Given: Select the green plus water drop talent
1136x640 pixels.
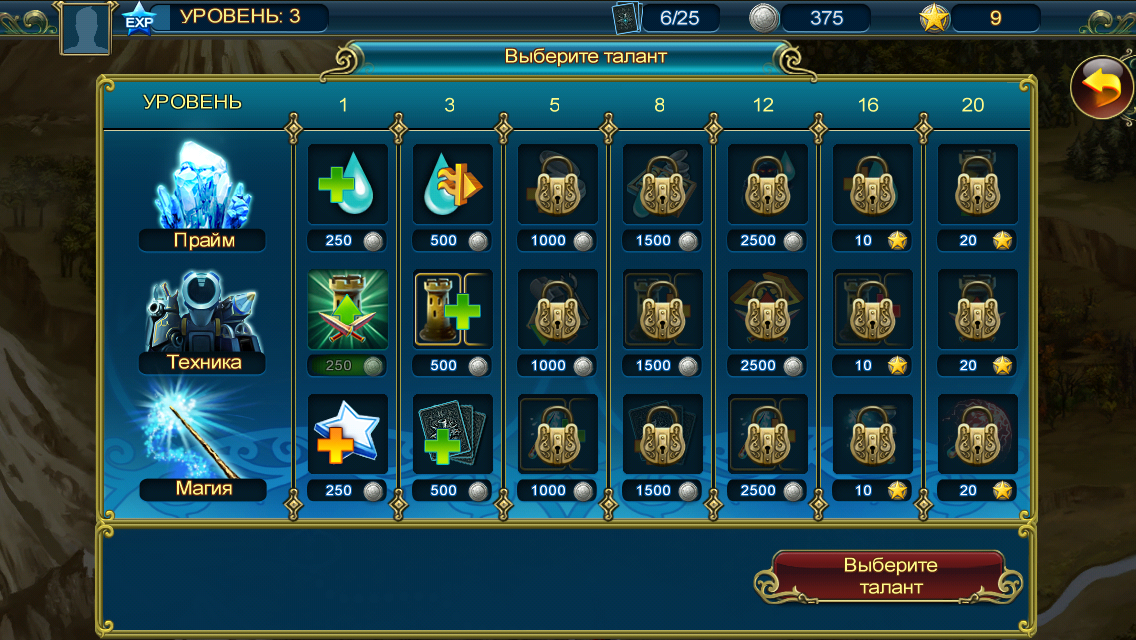Looking at the screenshot, I should (346, 183).
